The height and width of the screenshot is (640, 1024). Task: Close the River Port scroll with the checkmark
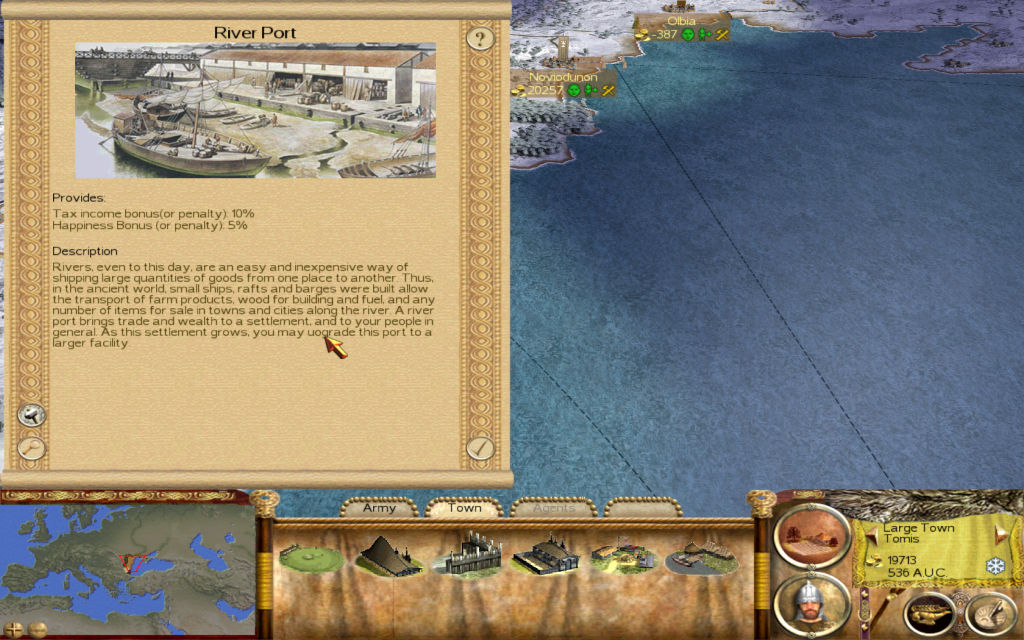[x=480, y=448]
